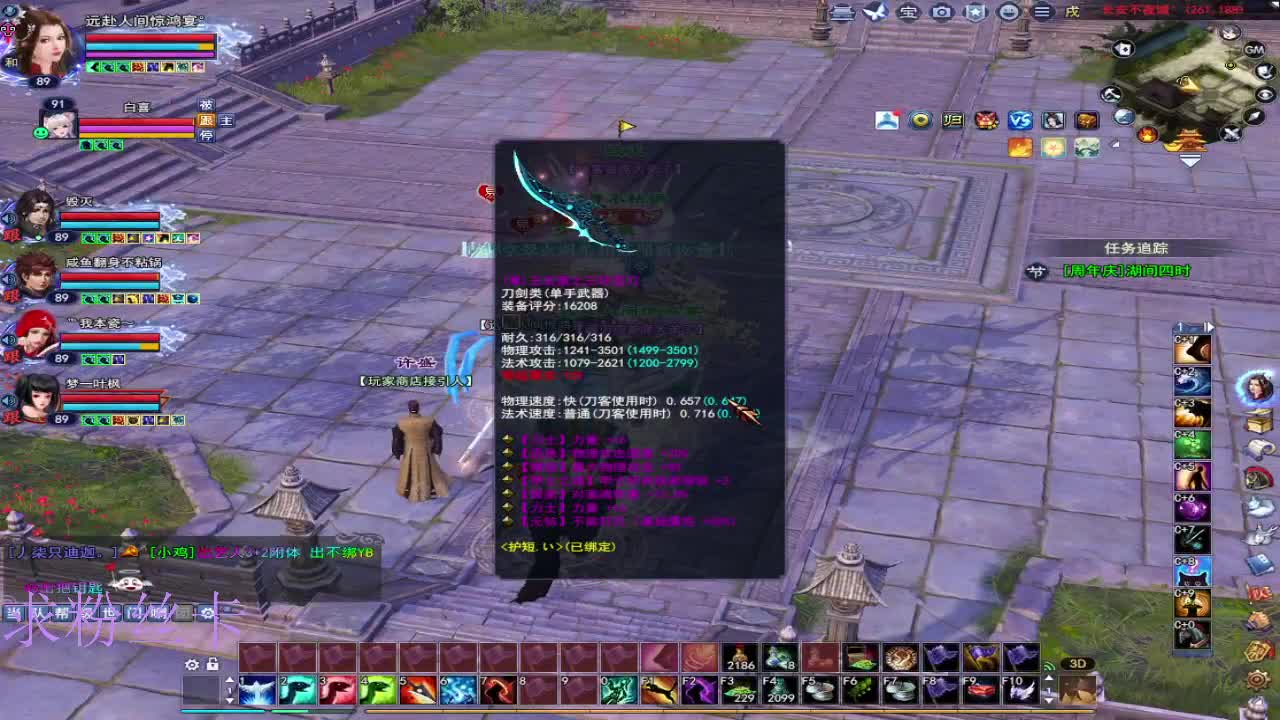Click the [小鸡] player name in chat
1280x720 pixels.
[x=169, y=552]
